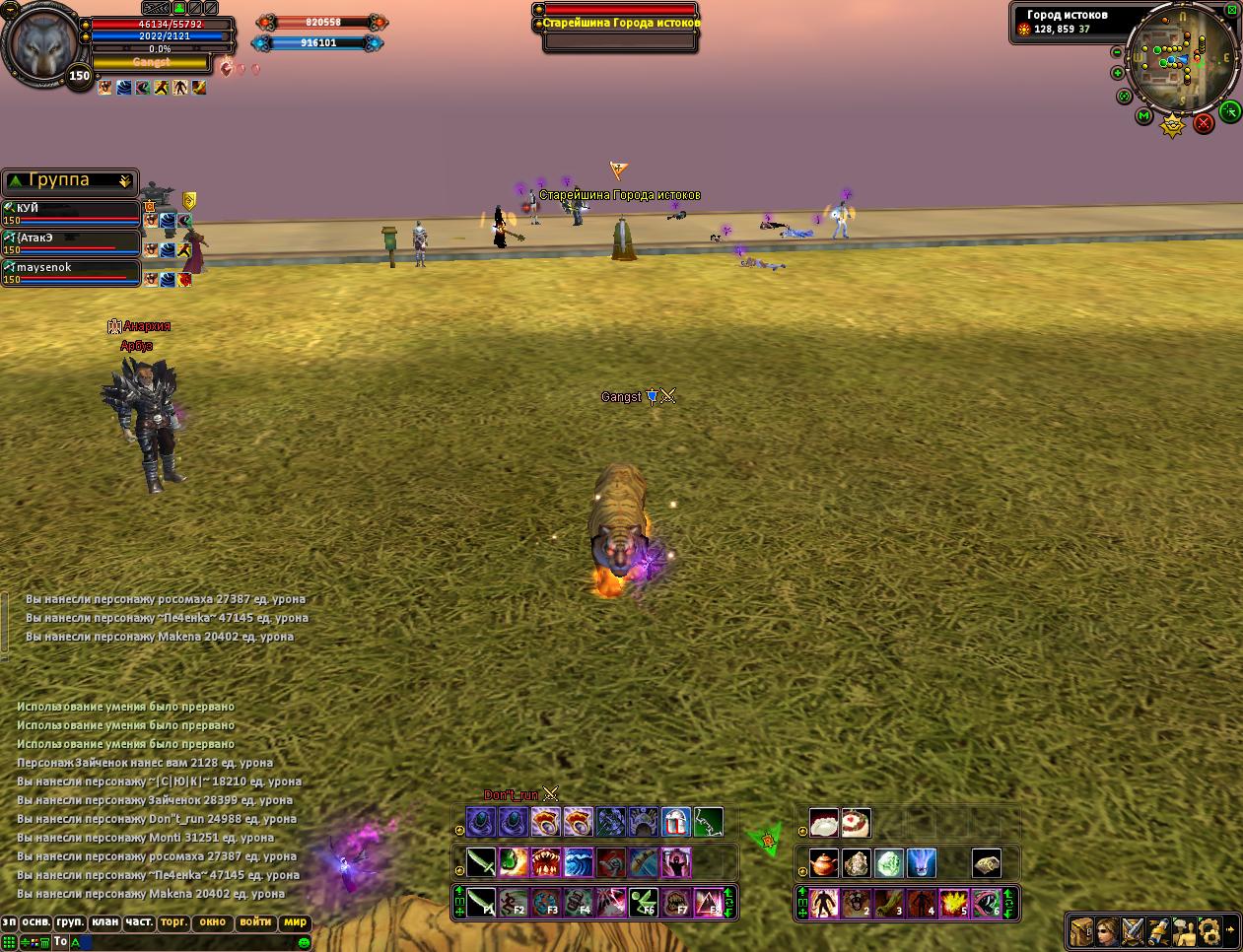
Task: Eat the heart cake item
Action: coord(856,822)
